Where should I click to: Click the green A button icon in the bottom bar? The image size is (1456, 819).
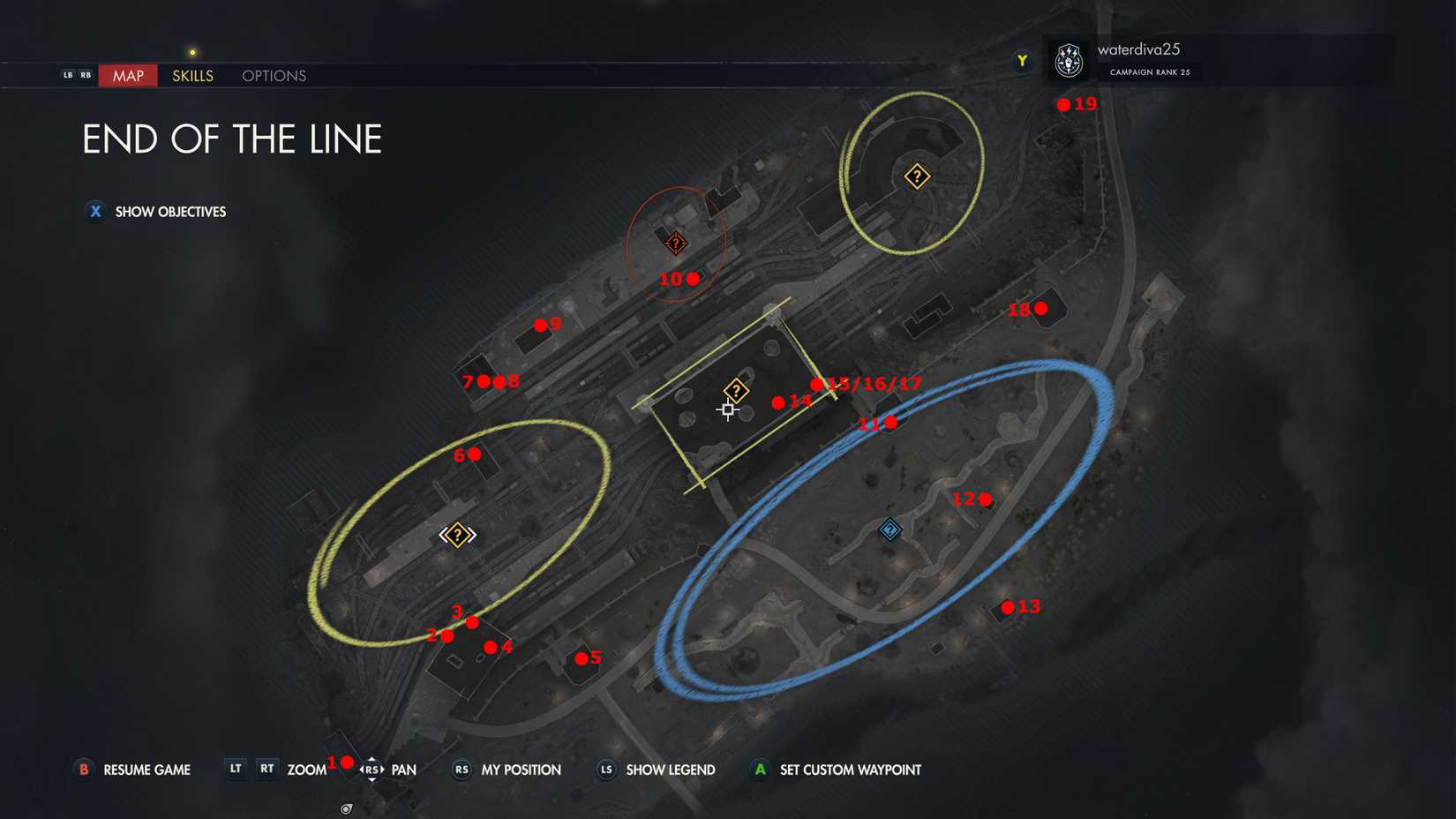761,770
